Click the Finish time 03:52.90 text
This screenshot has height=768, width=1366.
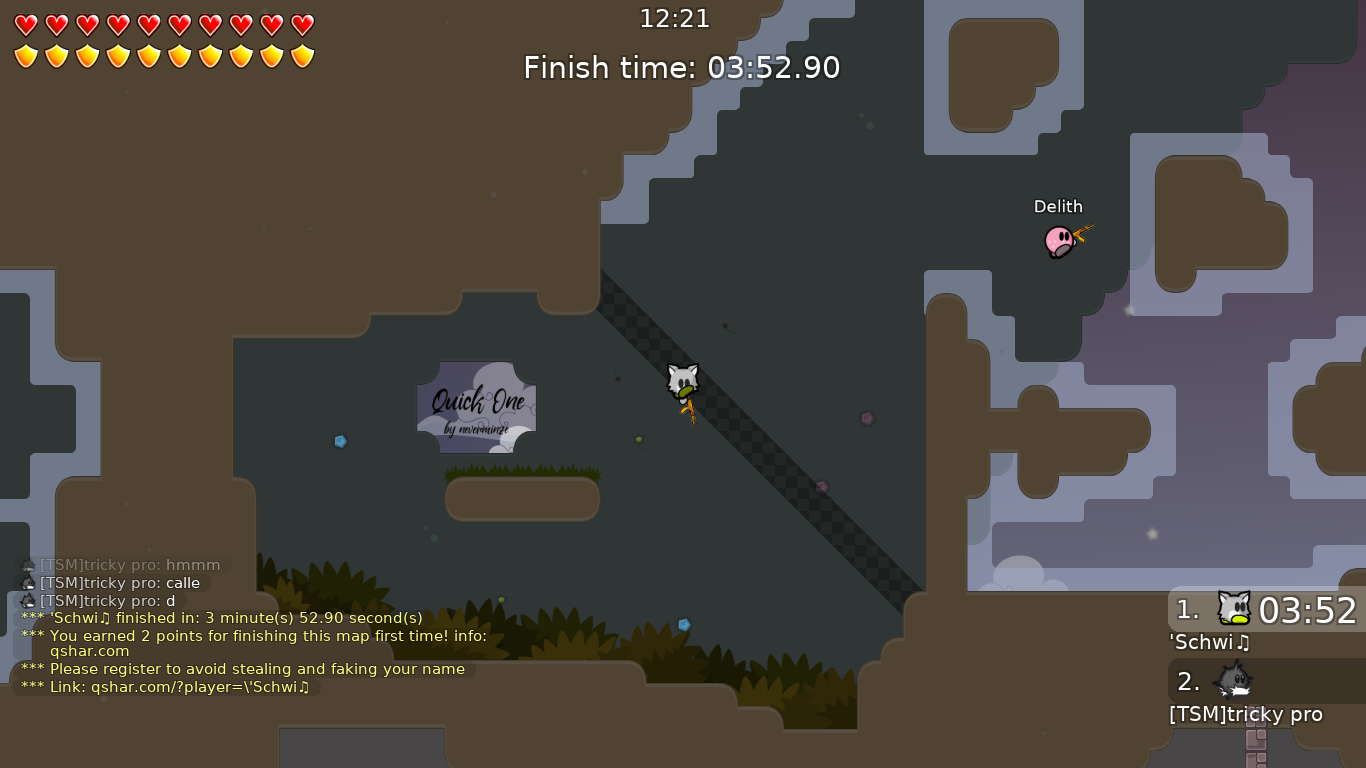[x=681, y=68]
